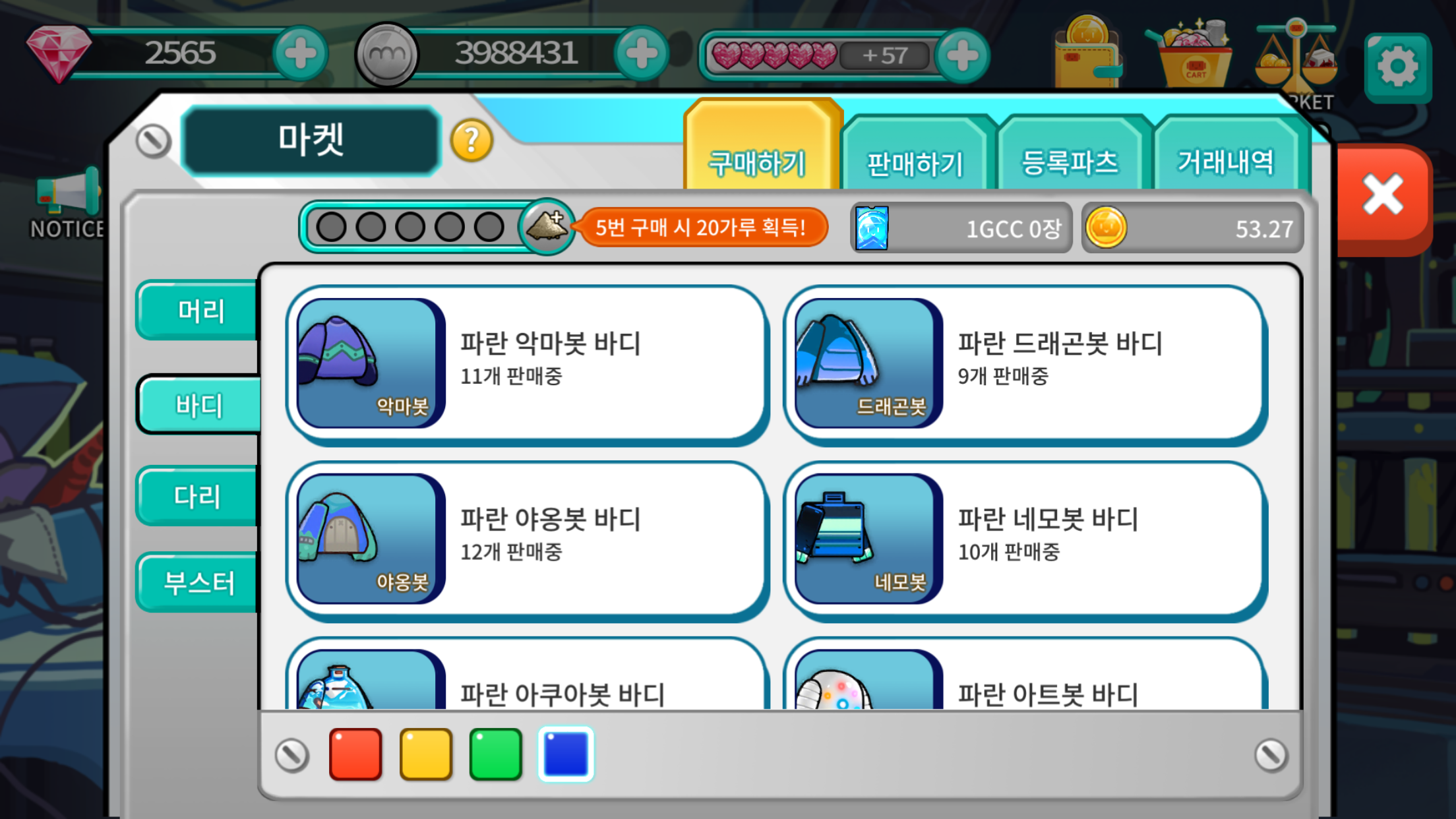Open the 거래내역 tab
Viewport: 1456px width, 819px height.
(1226, 158)
